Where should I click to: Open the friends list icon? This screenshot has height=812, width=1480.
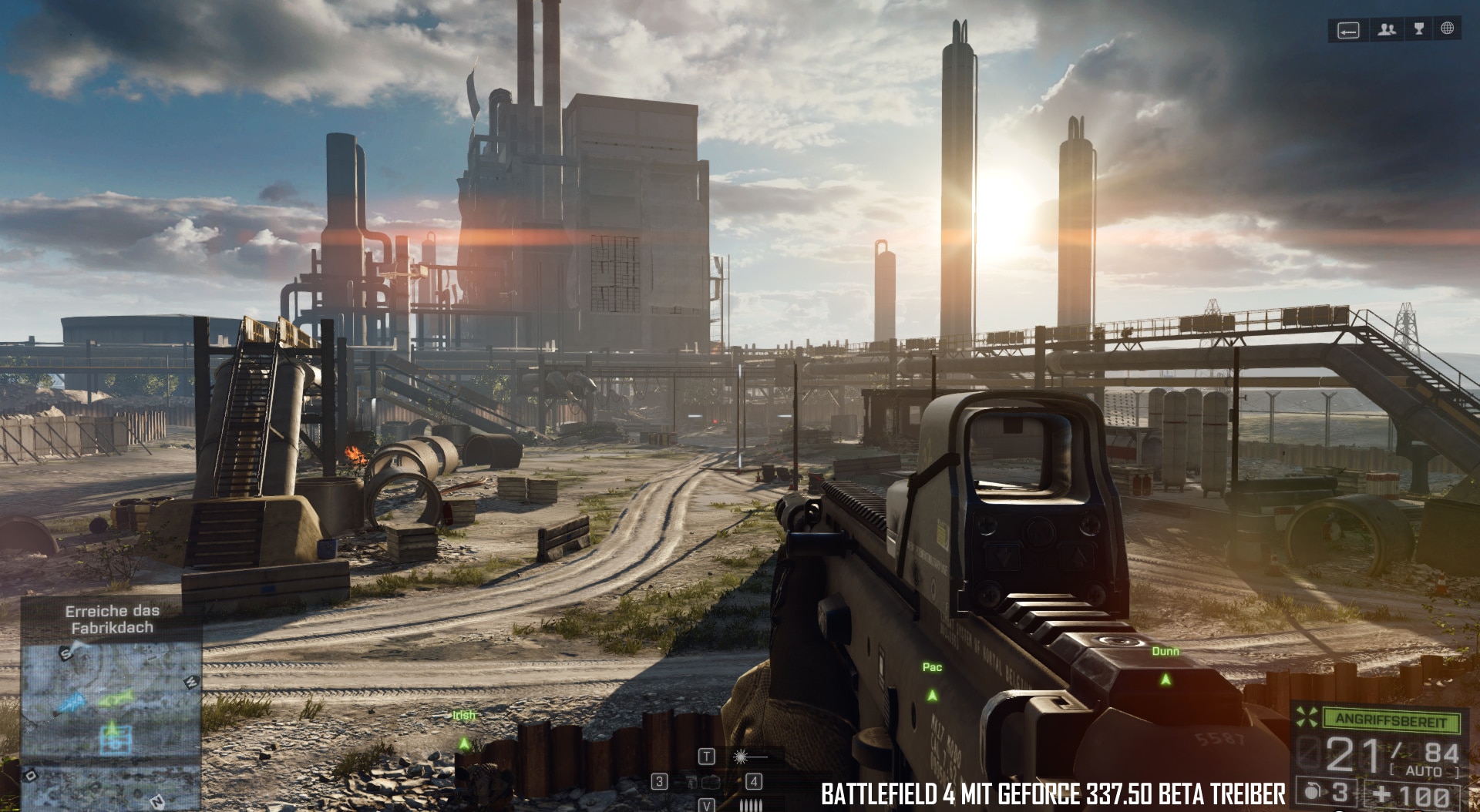tap(1387, 29)
